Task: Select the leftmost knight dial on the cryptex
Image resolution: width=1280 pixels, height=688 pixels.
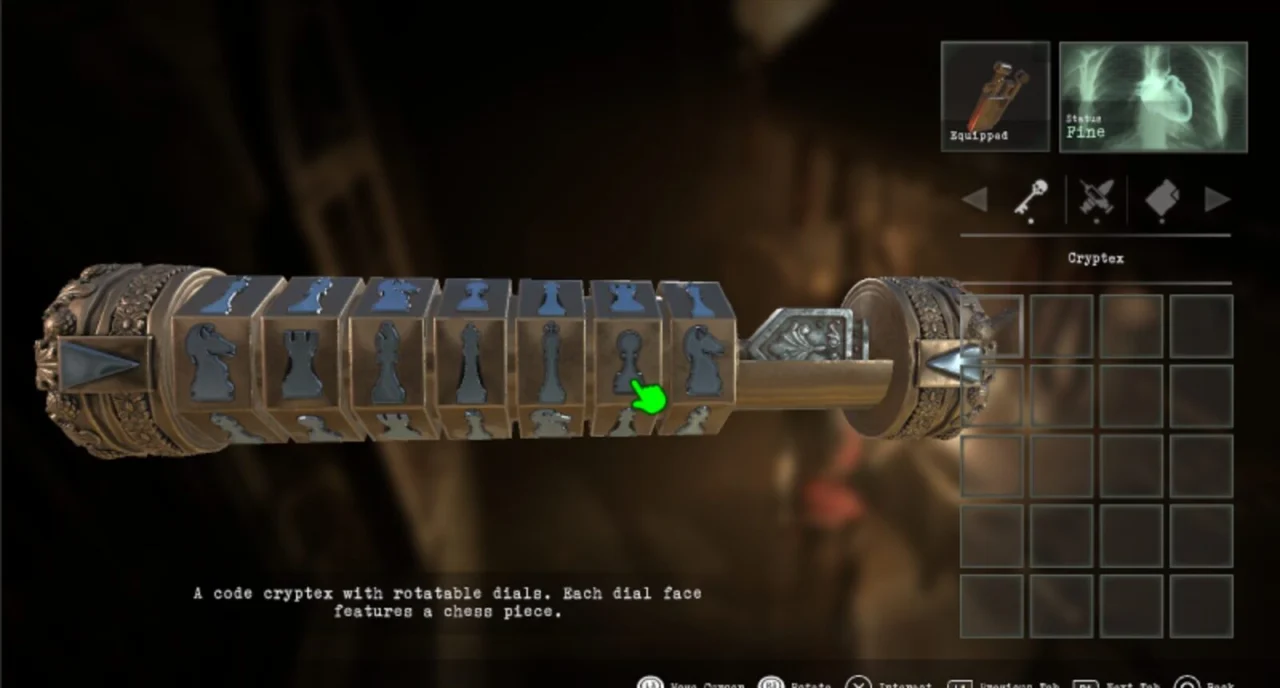Action: click(x=213, y=362)
